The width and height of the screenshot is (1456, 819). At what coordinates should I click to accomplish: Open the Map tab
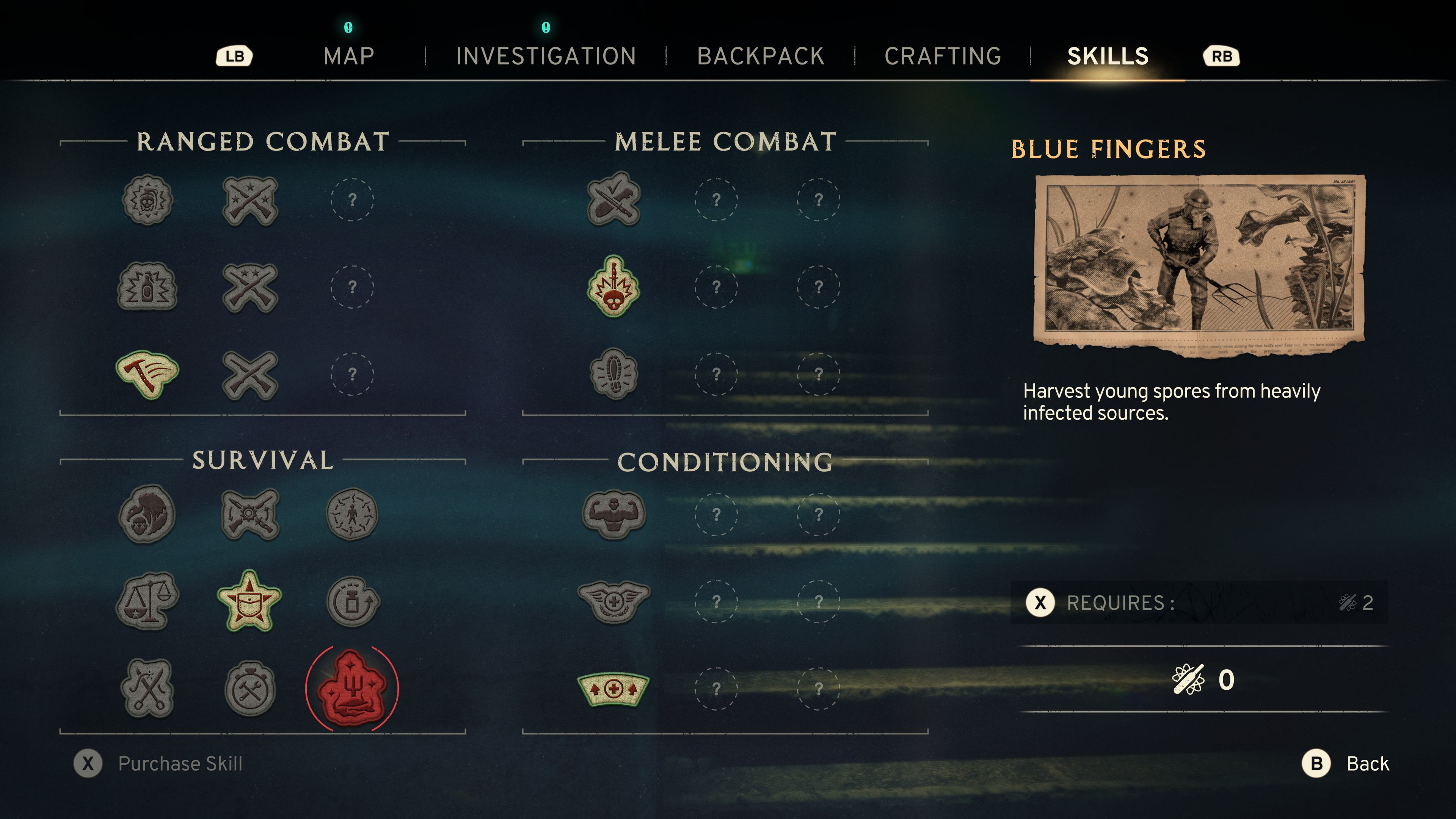(x=349, y=56)
